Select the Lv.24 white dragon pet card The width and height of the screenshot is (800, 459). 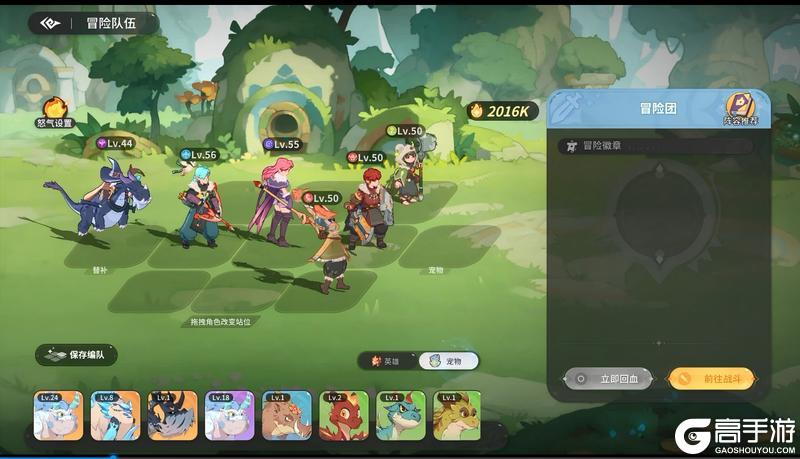pos(58,415)
